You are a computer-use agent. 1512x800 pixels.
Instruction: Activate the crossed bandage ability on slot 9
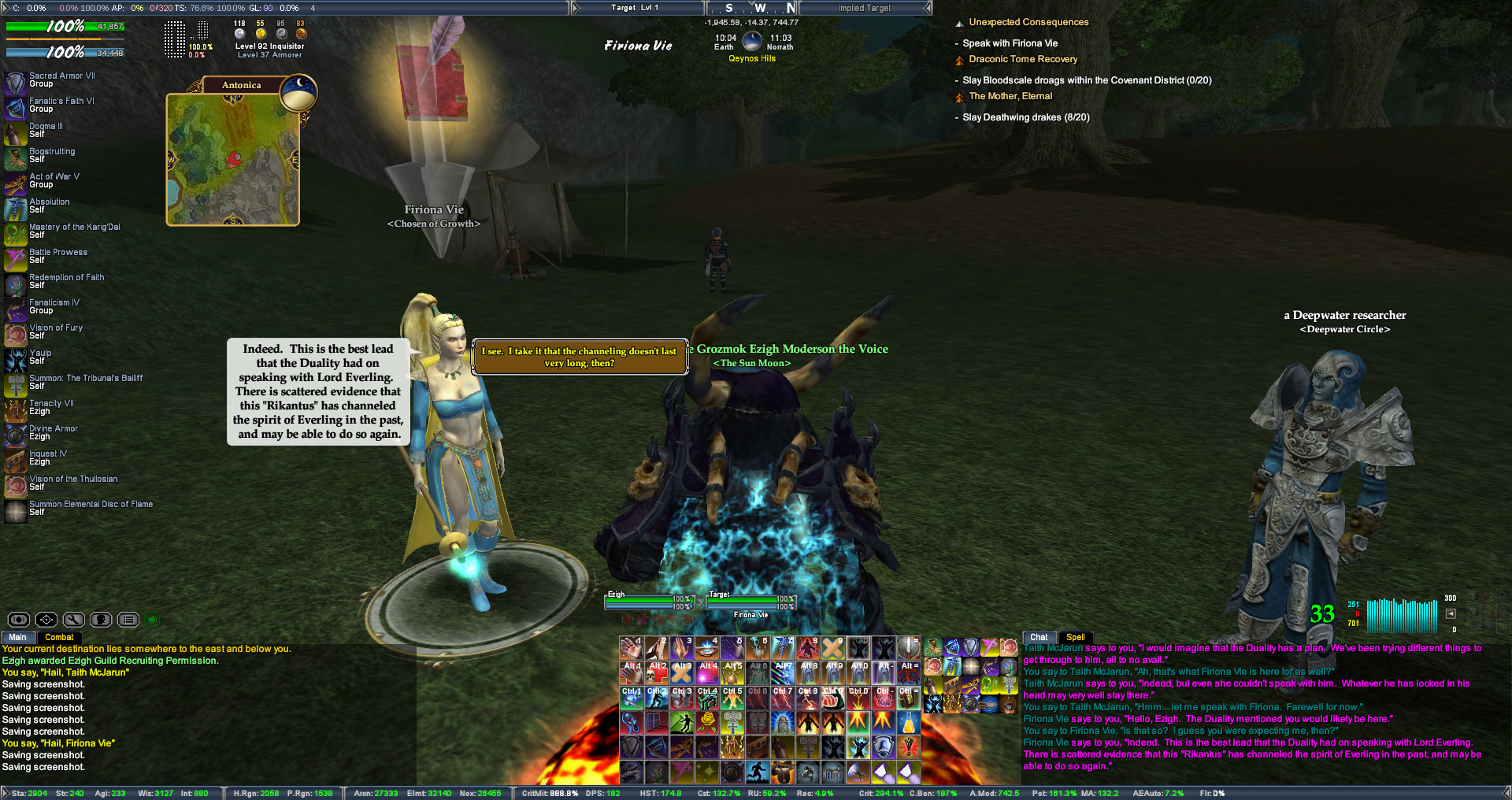[832, 647]
